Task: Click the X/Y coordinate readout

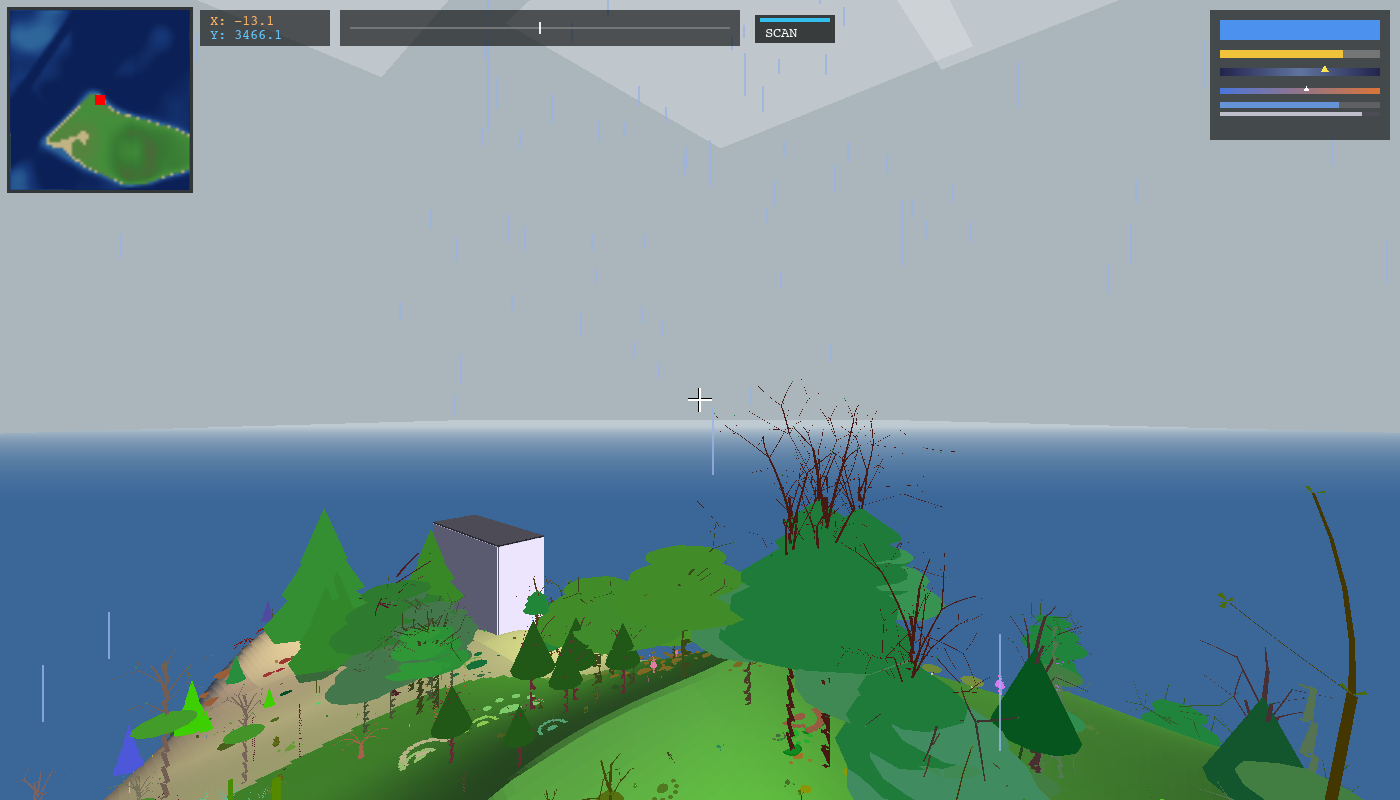Action: 245,27
